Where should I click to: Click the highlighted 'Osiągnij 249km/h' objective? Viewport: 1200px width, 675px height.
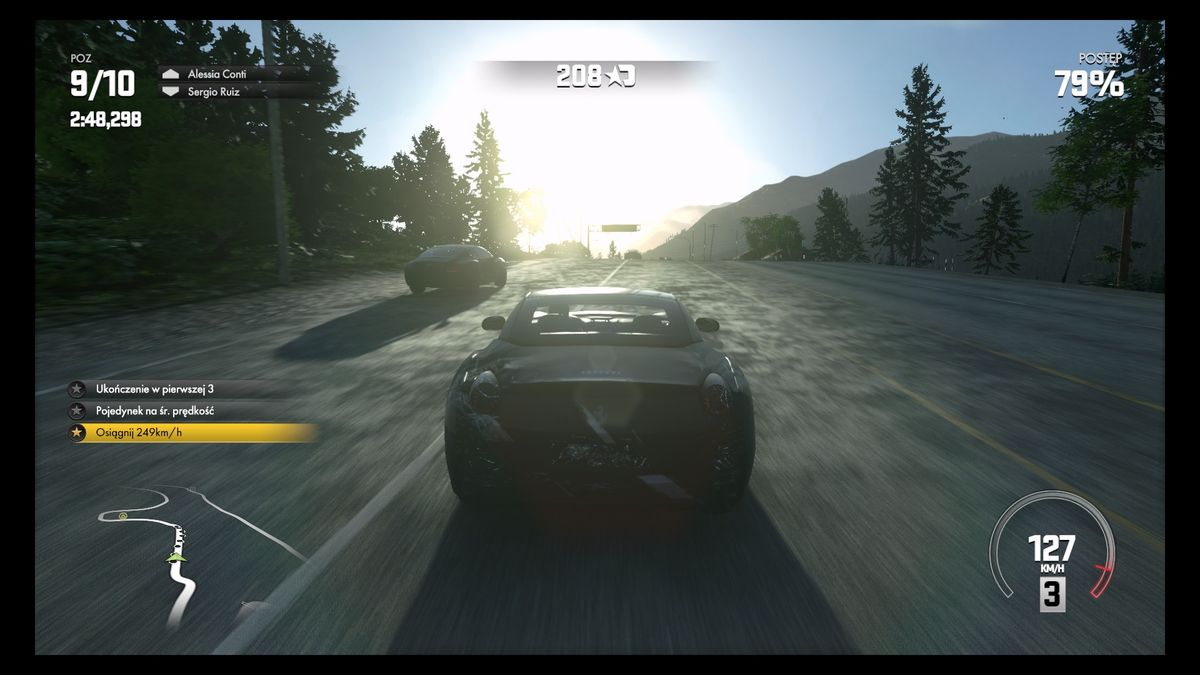[192, 433]
